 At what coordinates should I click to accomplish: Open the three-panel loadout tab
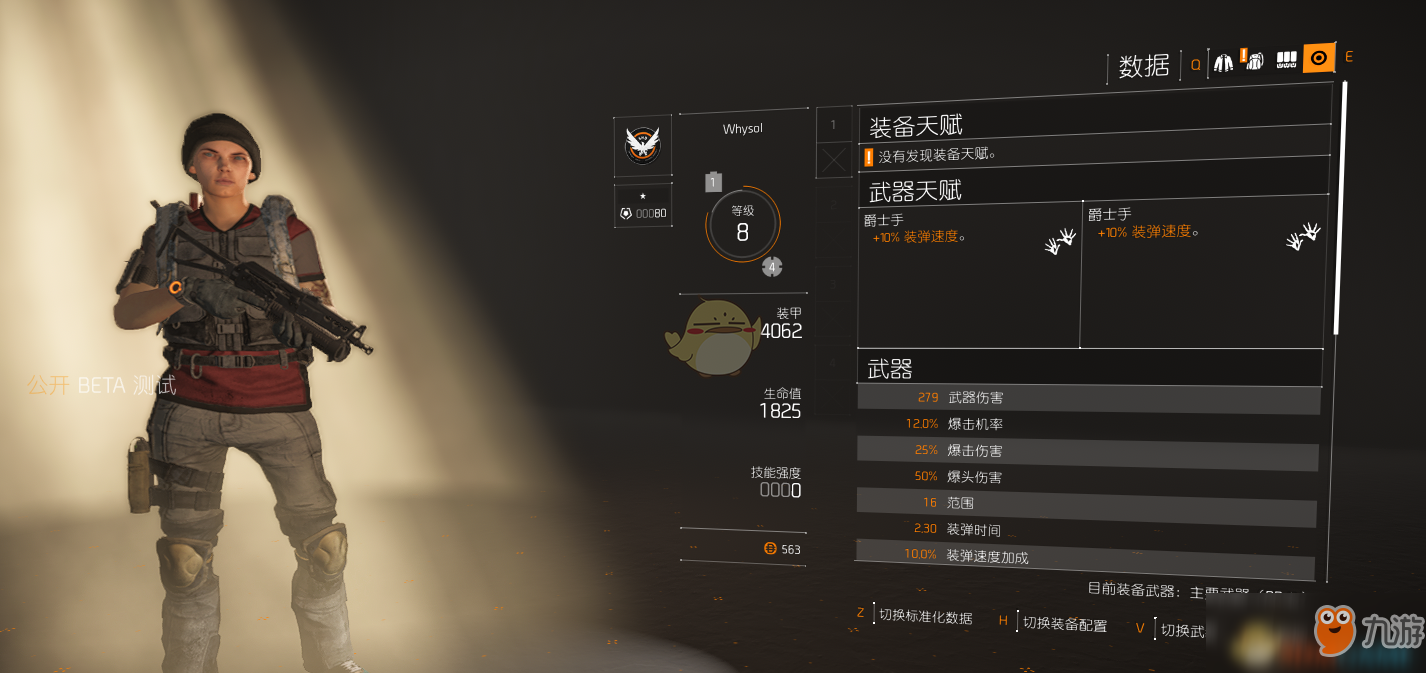pyautogui.click(x=1287, y=60)
